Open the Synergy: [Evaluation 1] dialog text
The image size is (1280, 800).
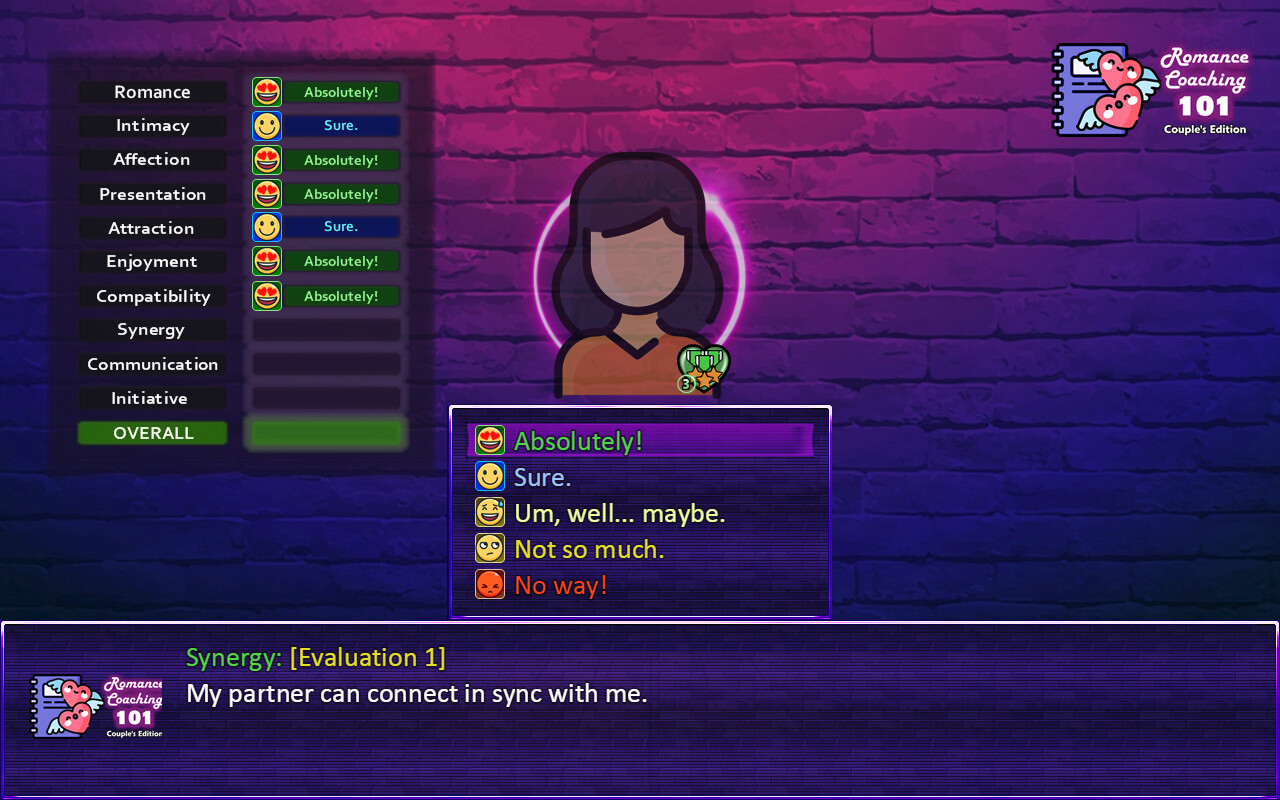(314, 657)
